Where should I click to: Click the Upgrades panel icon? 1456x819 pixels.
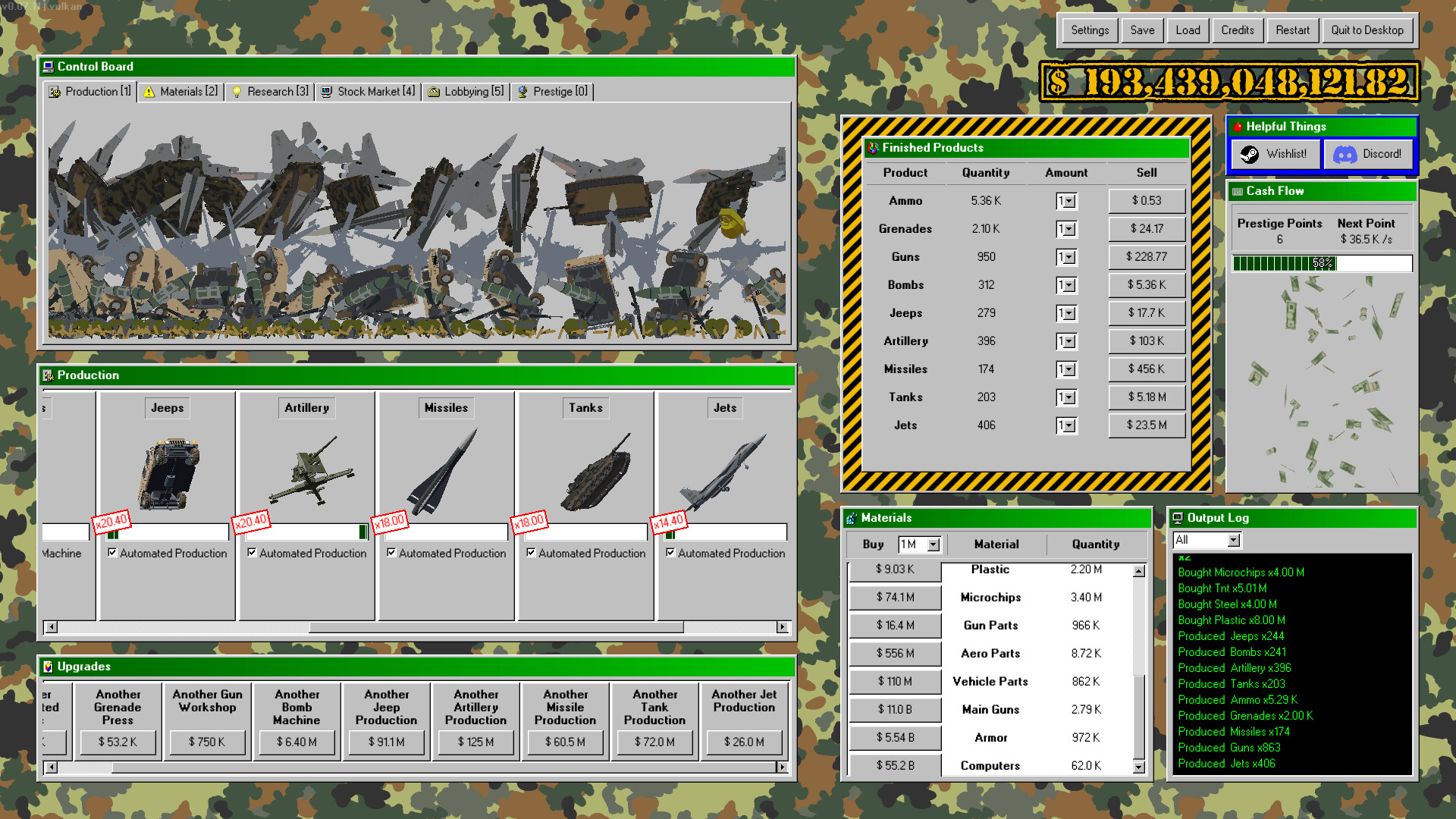[x=49, y=667]
